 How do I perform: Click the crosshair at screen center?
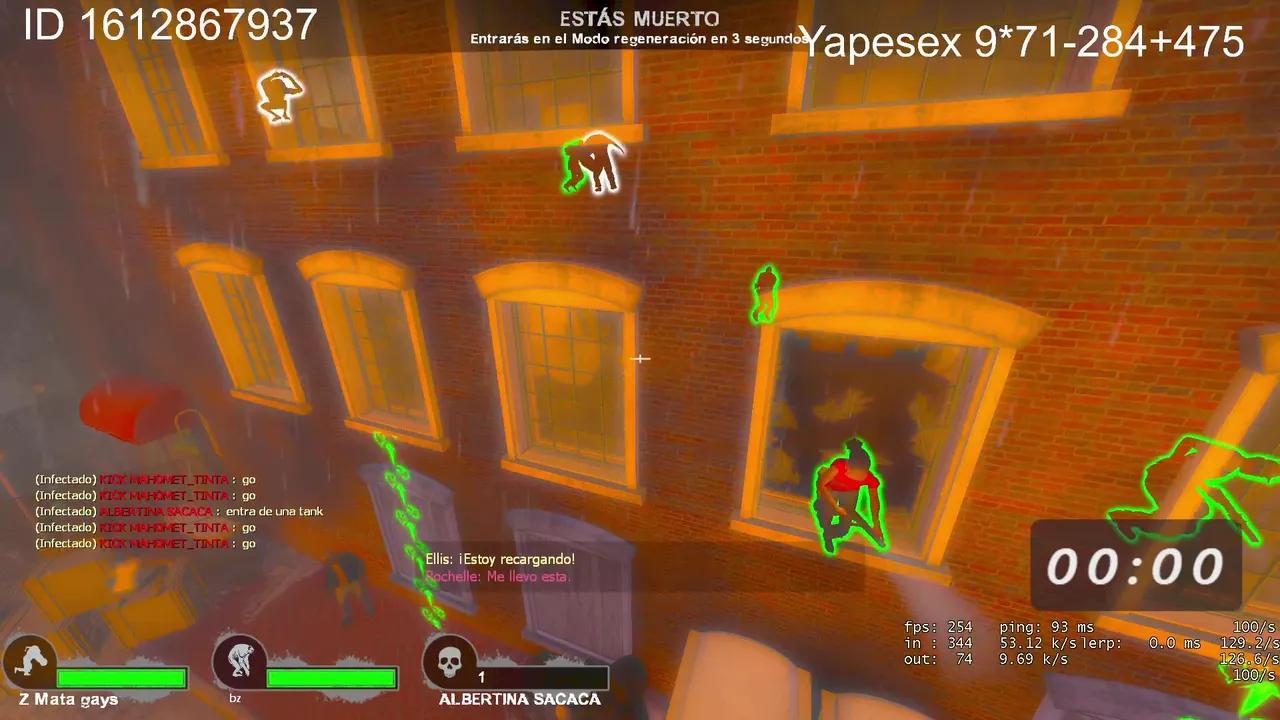(x=640, y=358)
